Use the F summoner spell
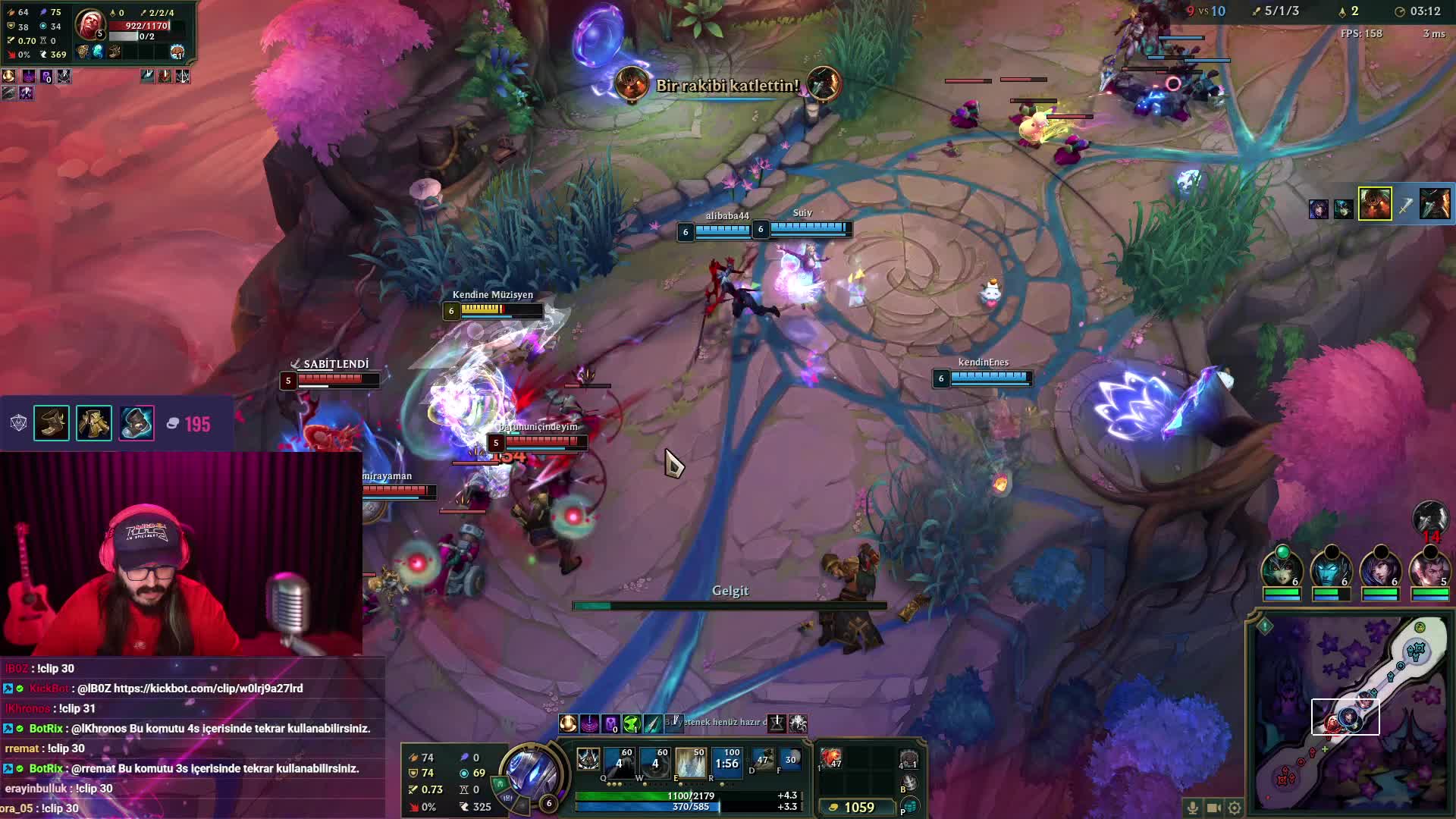Screen dimensions: 1456x819 coord(790,759)
